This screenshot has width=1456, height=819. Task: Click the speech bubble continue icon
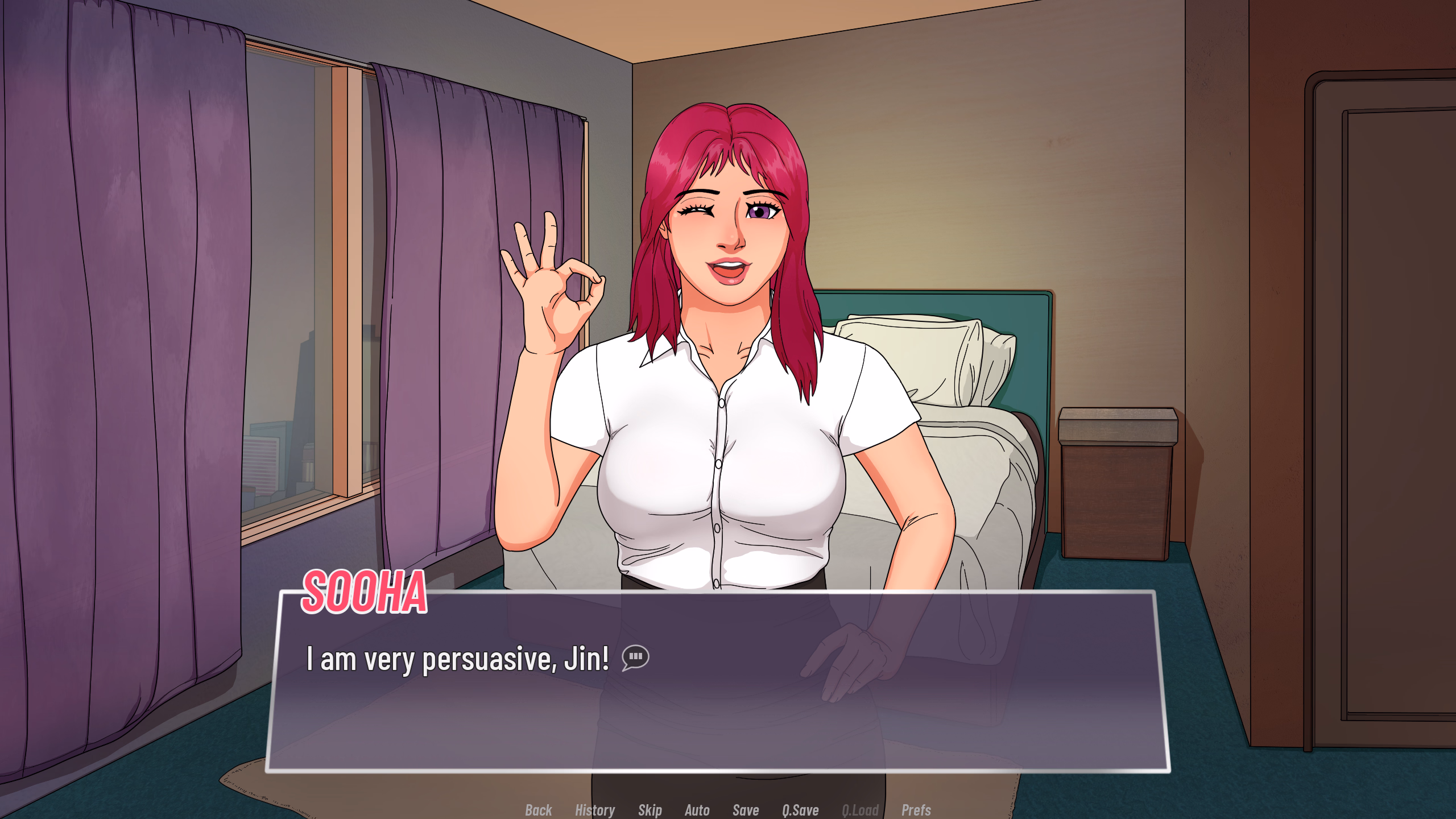(635, 657)
